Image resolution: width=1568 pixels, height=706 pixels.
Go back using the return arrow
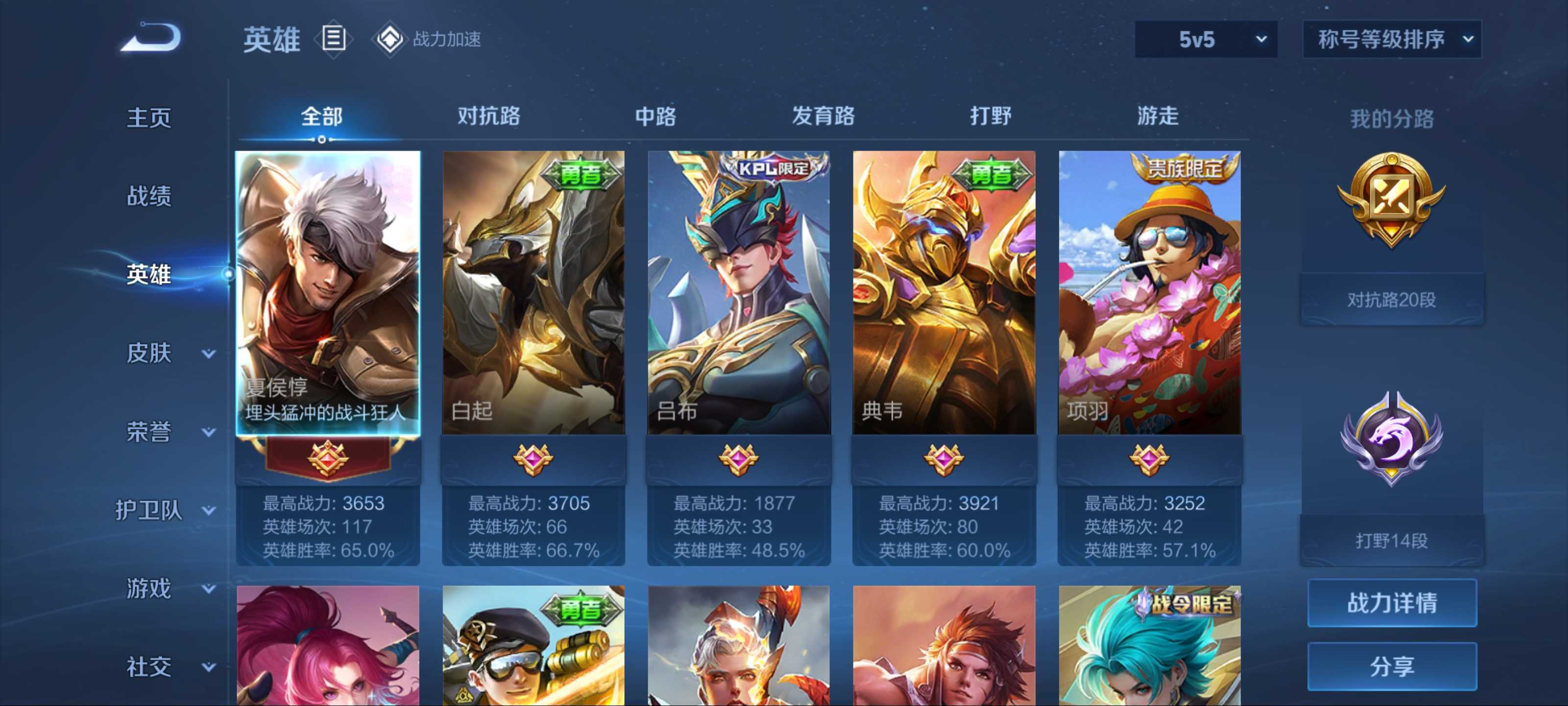pos(151,38)
